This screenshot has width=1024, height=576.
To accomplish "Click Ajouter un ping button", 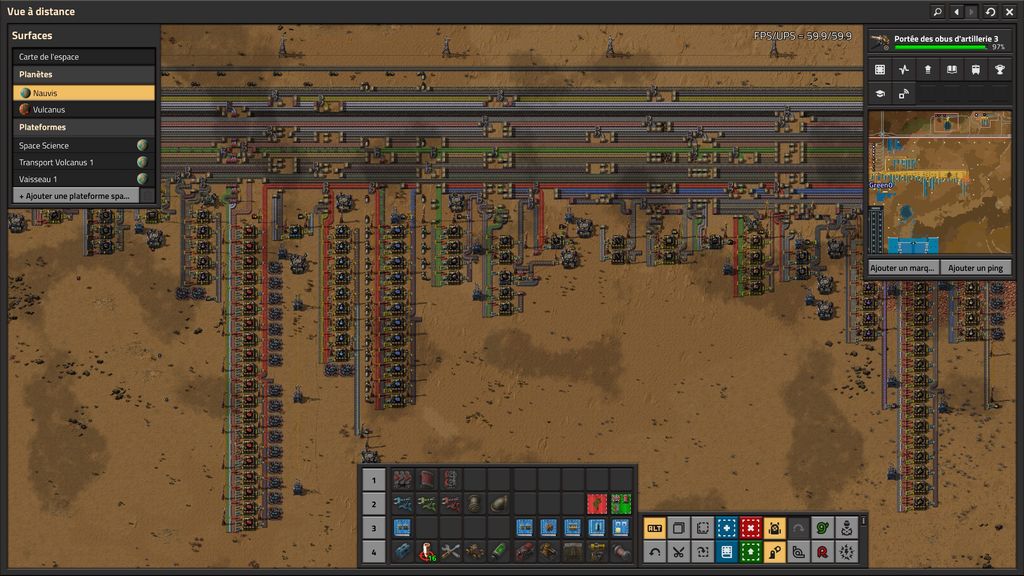I will click(975, 268).
